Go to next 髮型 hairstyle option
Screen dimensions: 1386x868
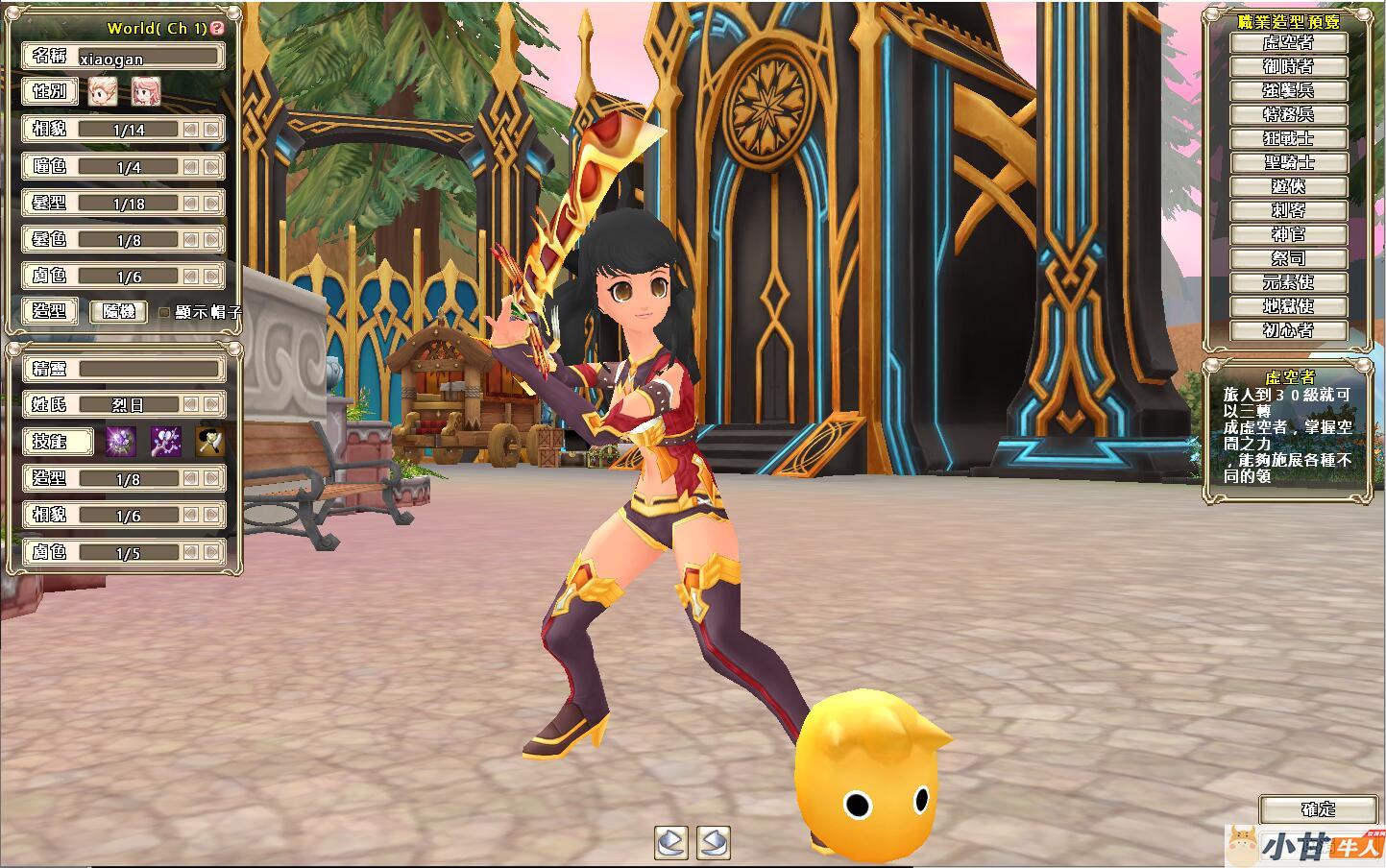click(211, 204)
